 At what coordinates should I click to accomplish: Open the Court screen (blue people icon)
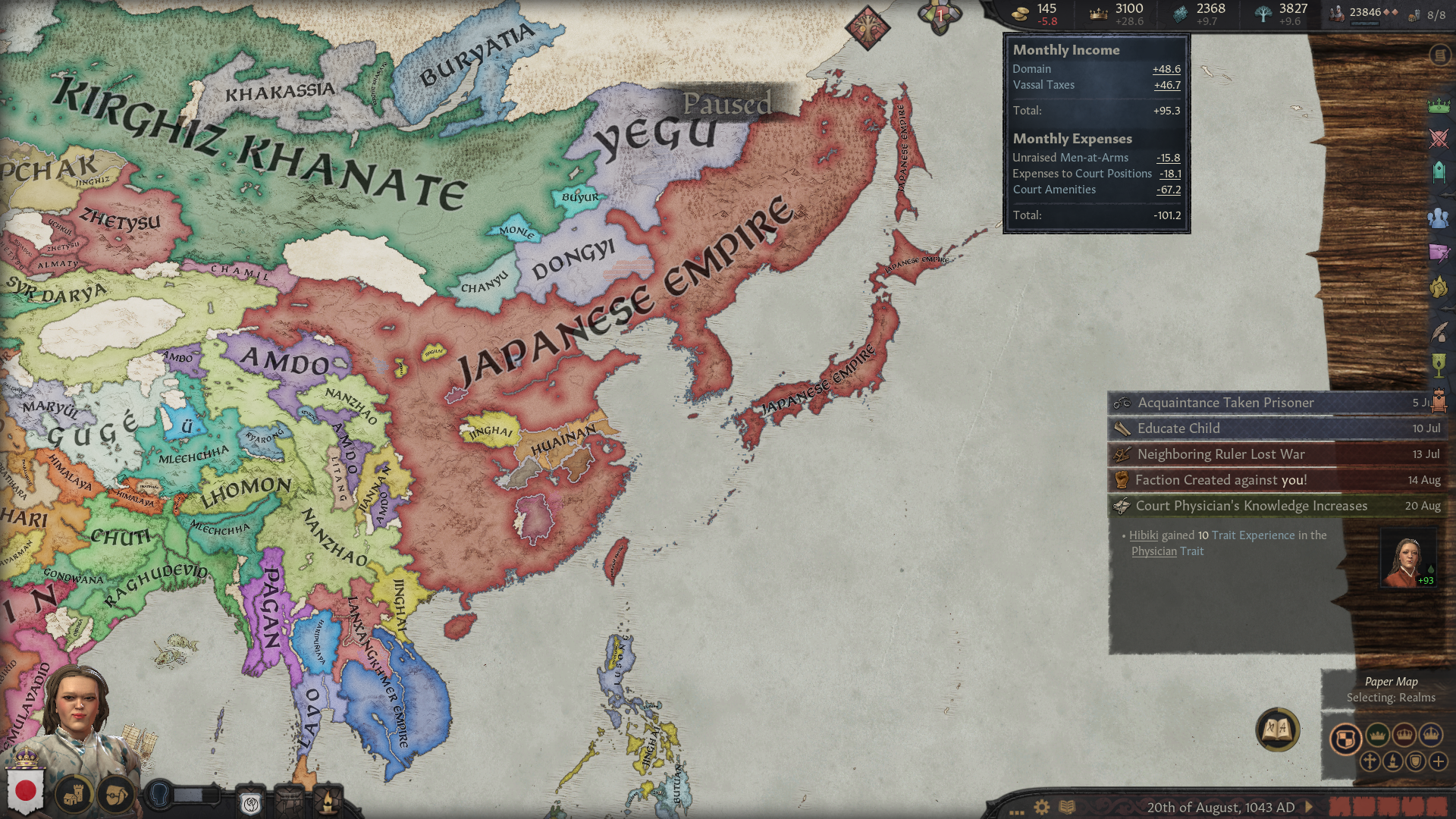point(1439,218)
